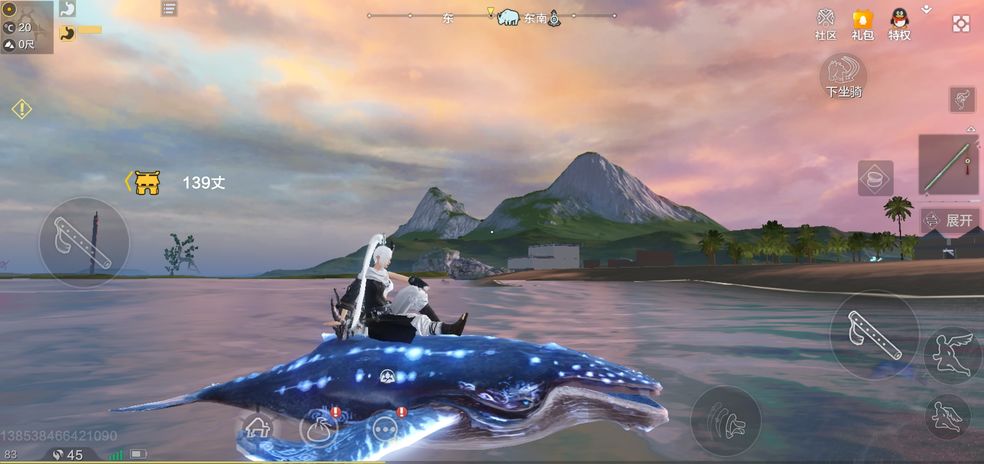
Task: Open the stacked bowls item slot
Action: click(x=875, y=178)
